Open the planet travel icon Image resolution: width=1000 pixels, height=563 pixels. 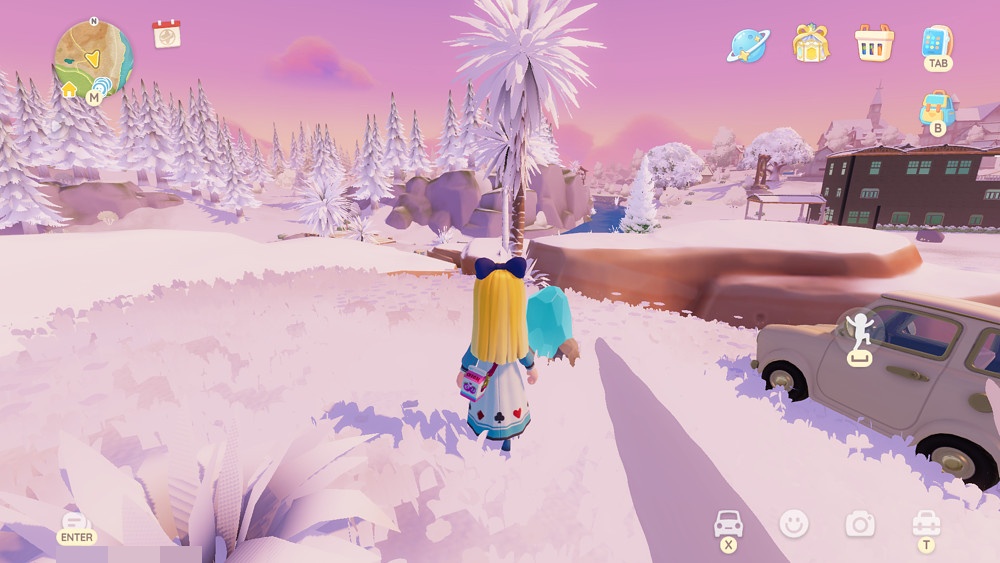[x=746, y=43]
